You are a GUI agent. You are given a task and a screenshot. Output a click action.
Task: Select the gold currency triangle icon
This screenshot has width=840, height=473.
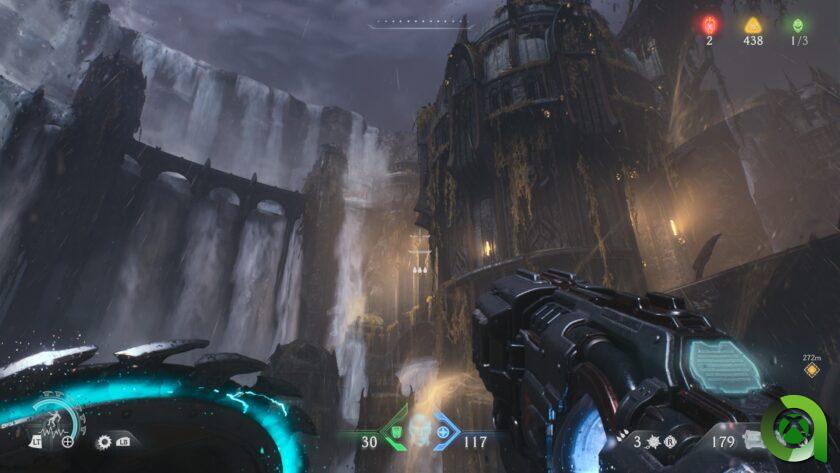pos(753,25)
